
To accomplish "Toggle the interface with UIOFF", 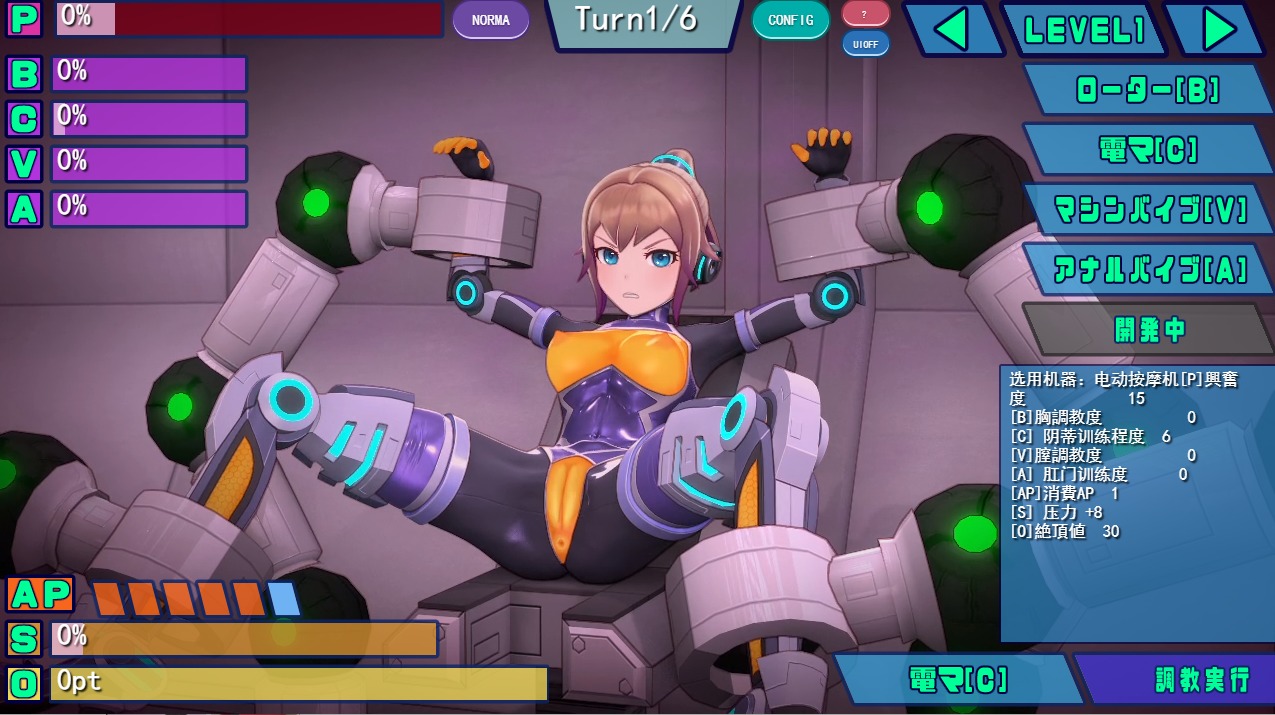I will [x=865, y=44].
